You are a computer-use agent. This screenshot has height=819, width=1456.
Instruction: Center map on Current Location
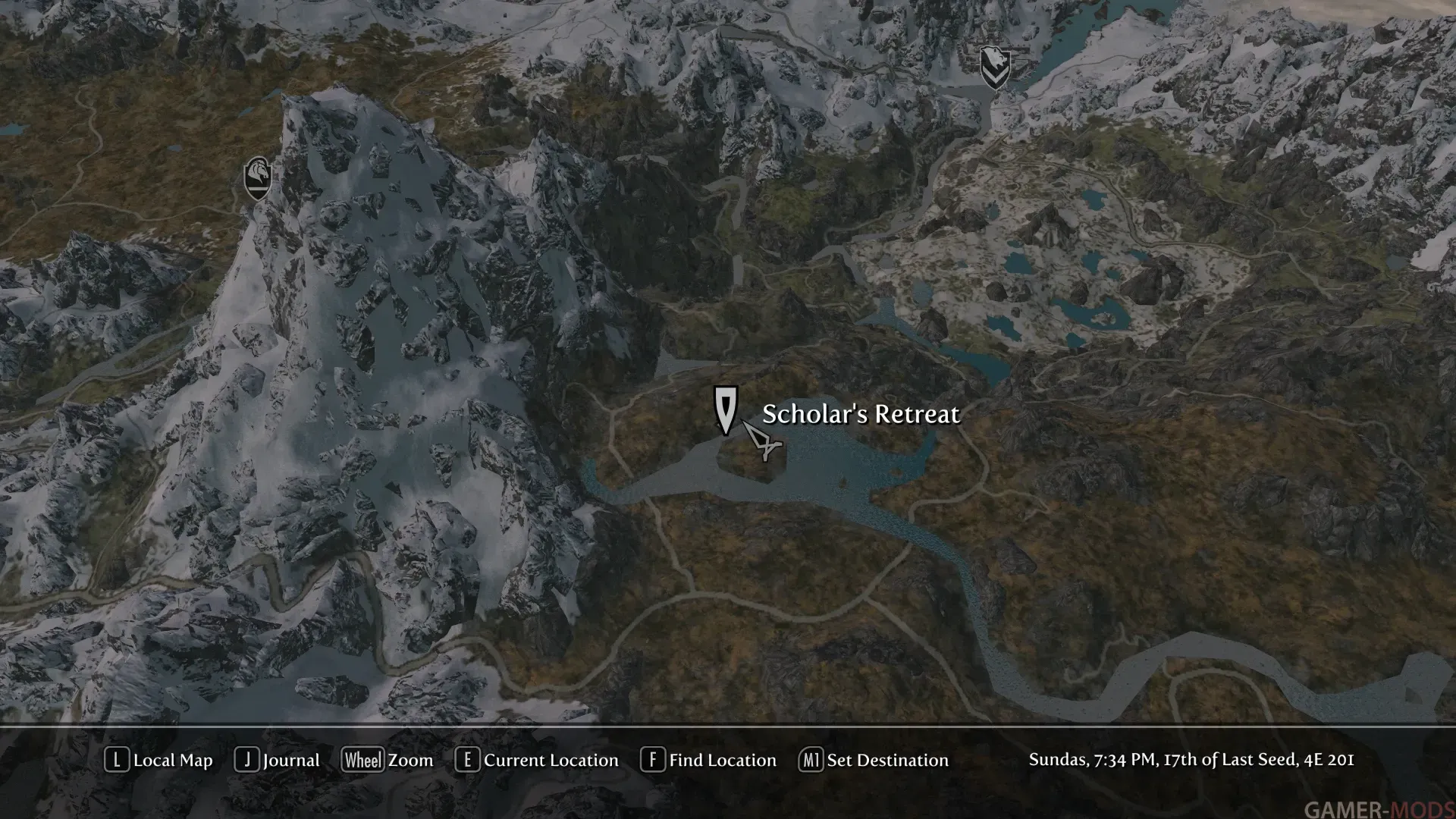[x=537, y=760]
